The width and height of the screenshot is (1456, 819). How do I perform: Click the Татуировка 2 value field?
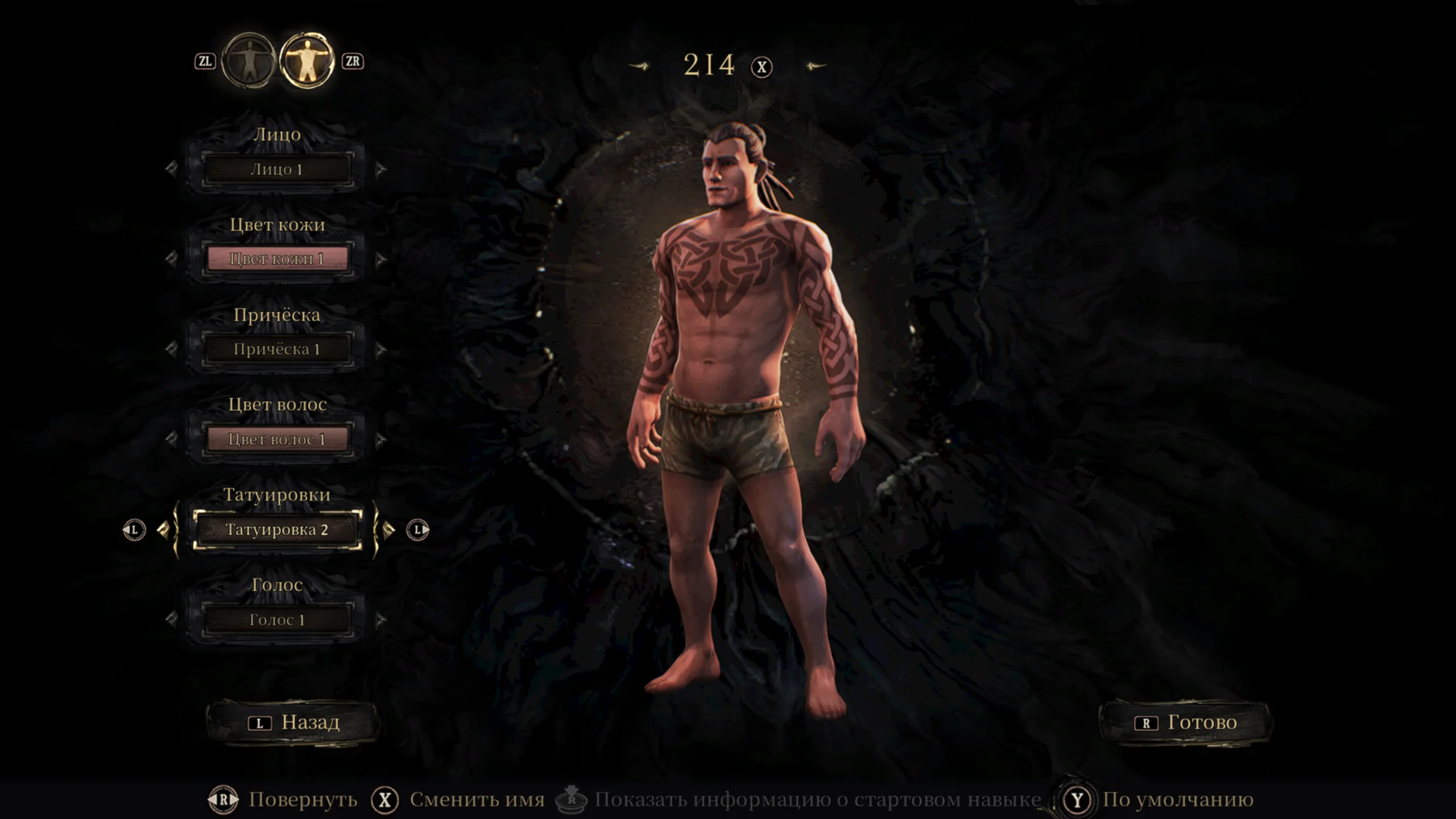coord(277,530)
